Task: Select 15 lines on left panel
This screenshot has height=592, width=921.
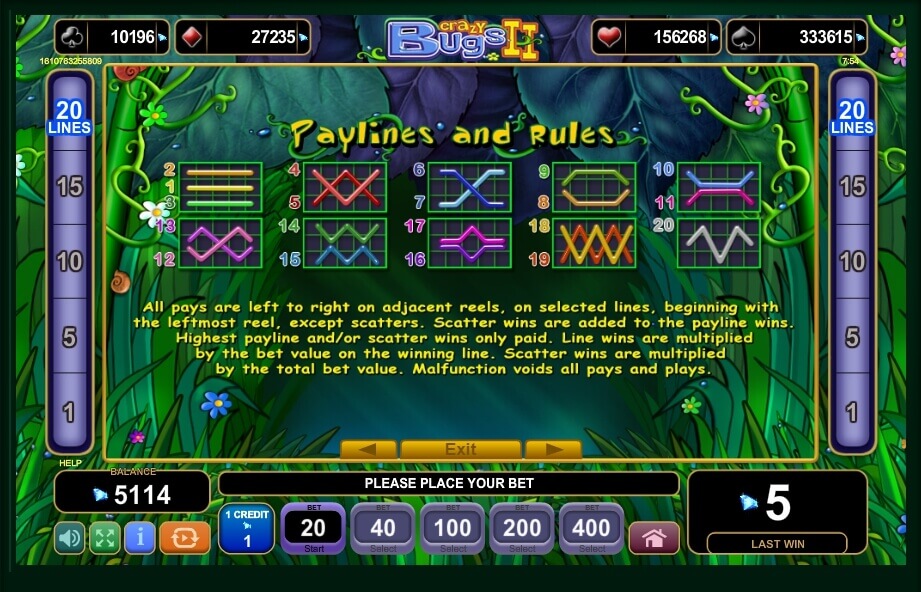Action: point(69,186)
